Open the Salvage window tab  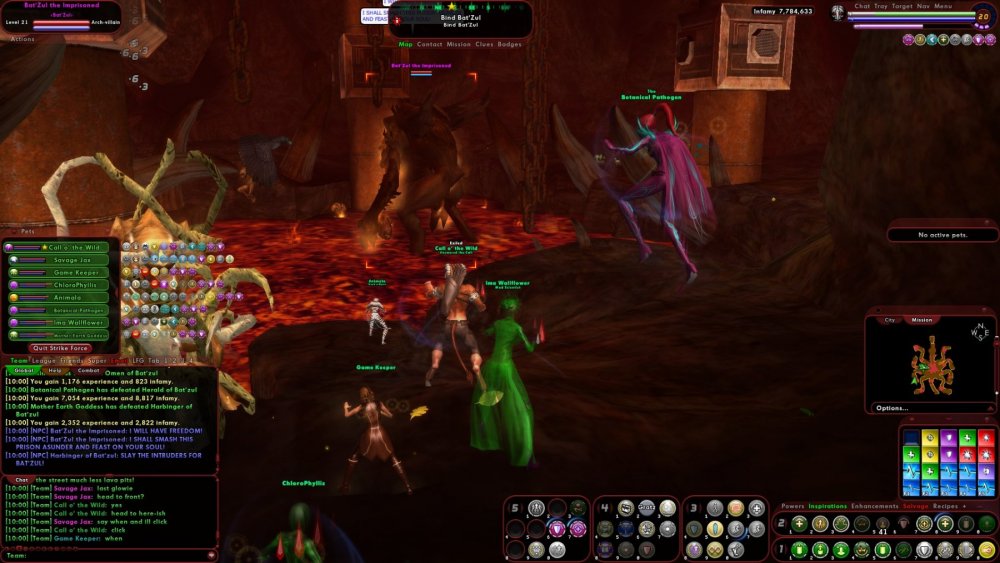[x=916, y=506]
